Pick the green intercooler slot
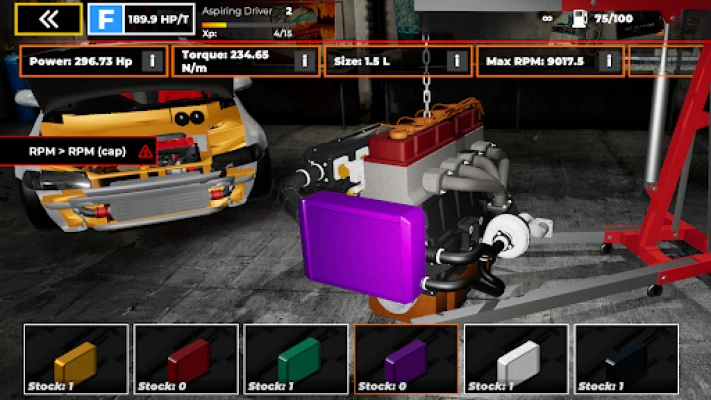 point(296,359)
